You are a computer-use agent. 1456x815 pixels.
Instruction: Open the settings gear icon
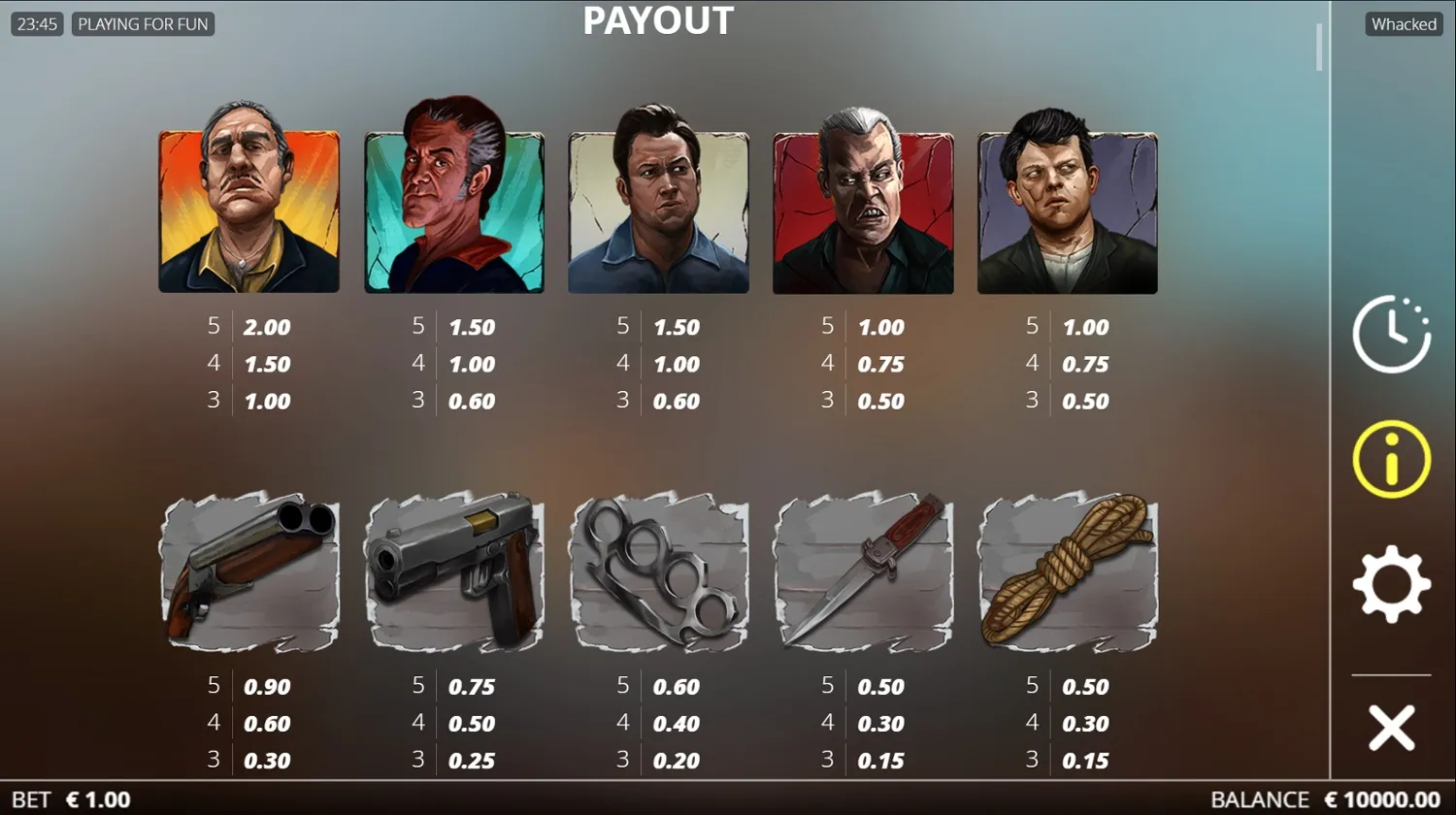click(x=1390, y=582)
